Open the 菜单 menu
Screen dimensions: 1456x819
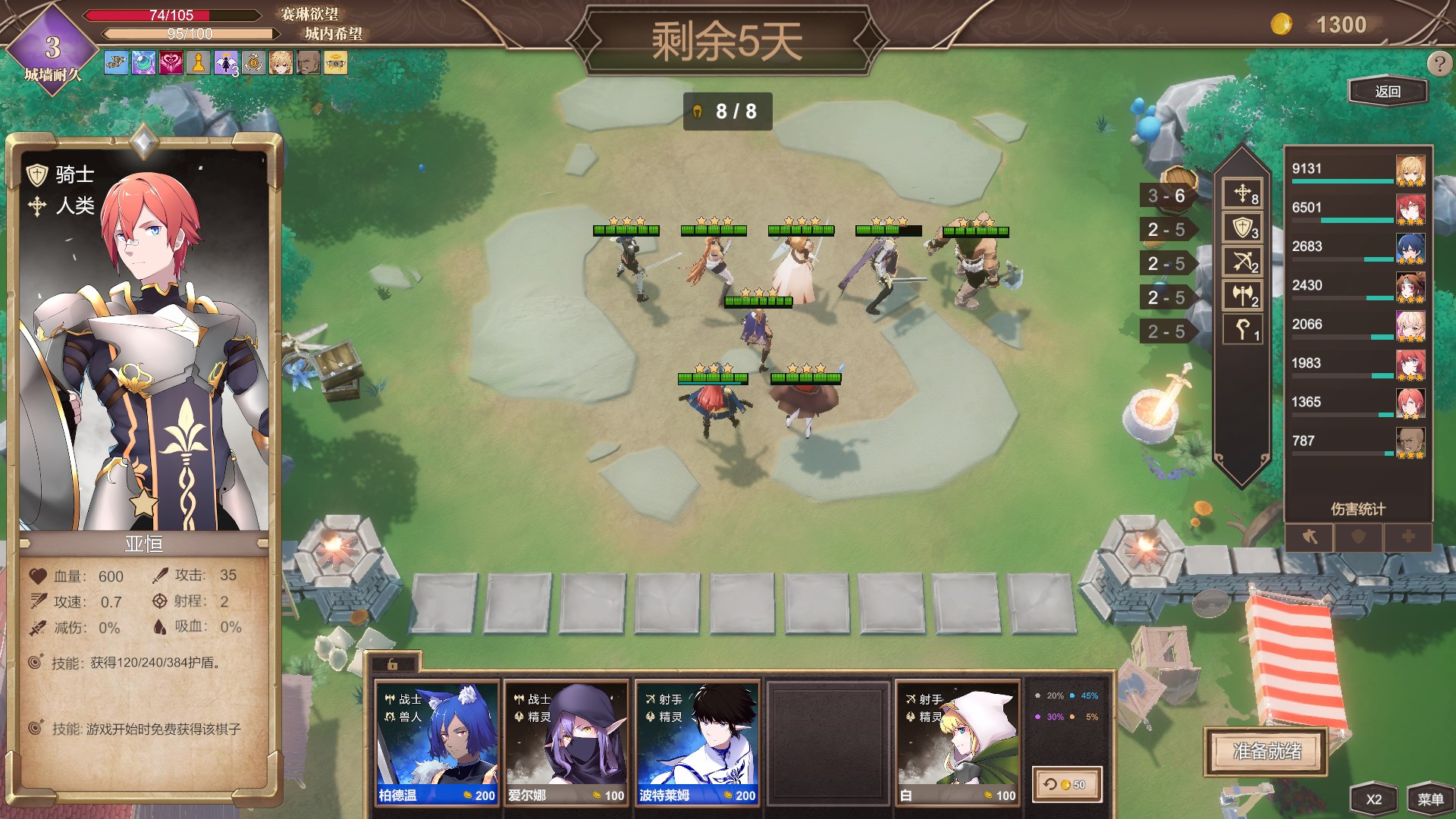coord(1429,799)
